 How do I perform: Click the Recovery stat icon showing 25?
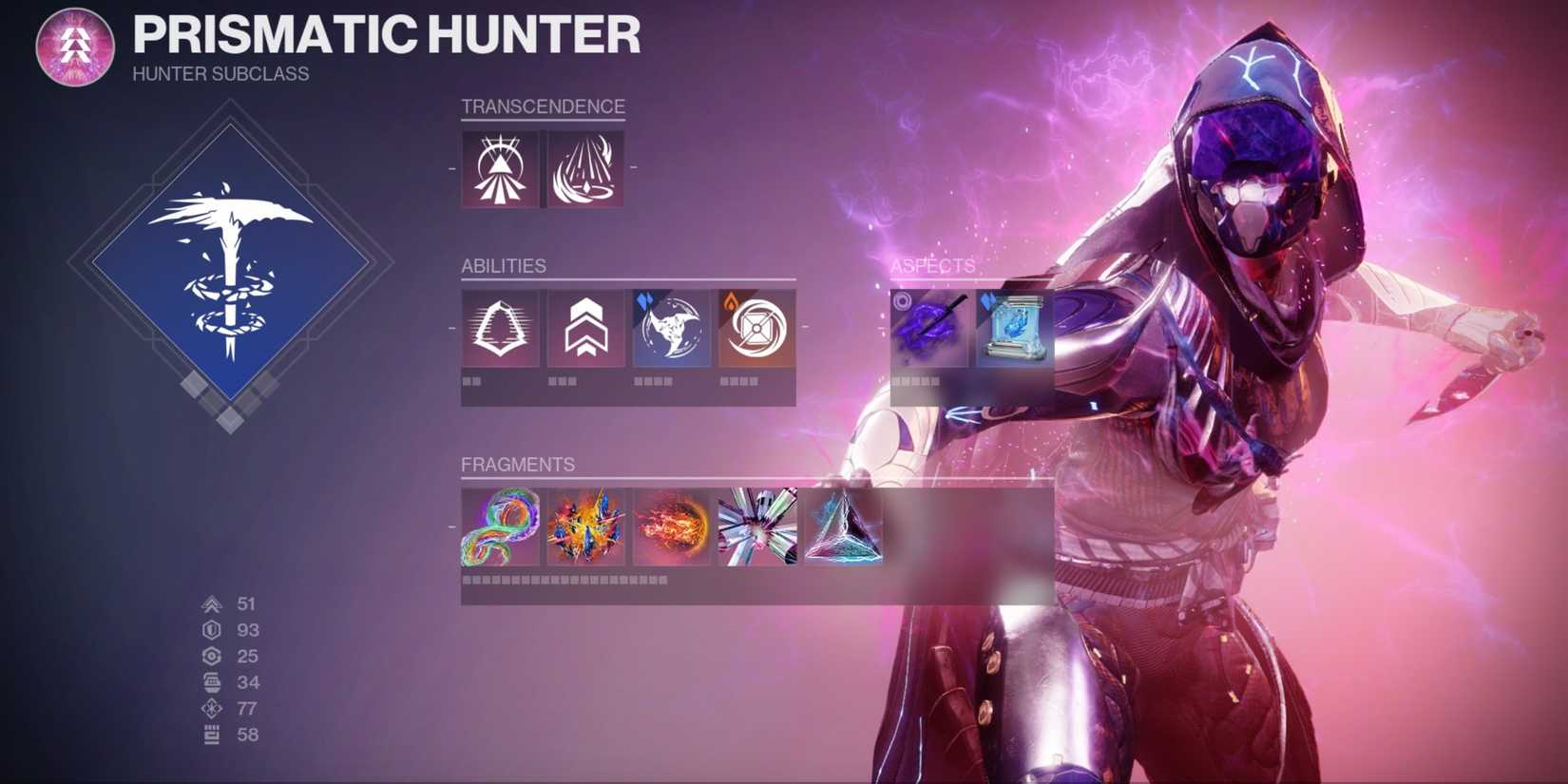[213, 655]
